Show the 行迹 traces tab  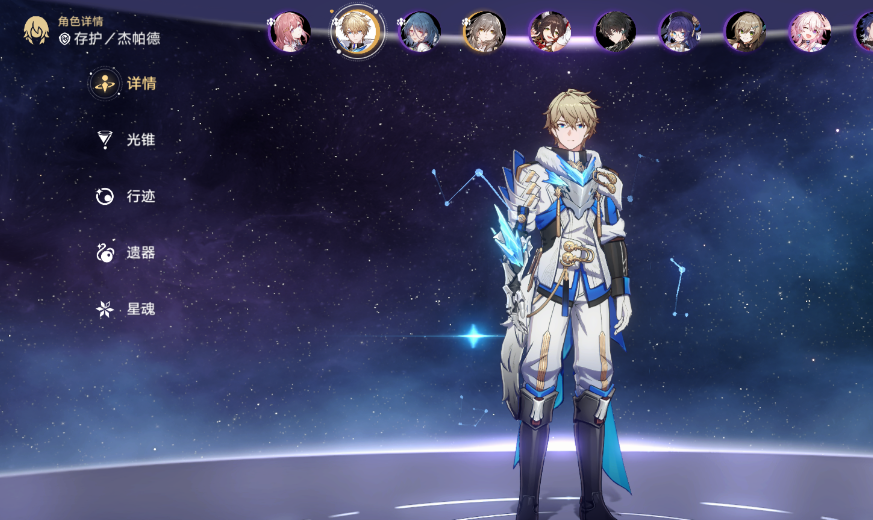pyautogui.click(x=125, y=197)
